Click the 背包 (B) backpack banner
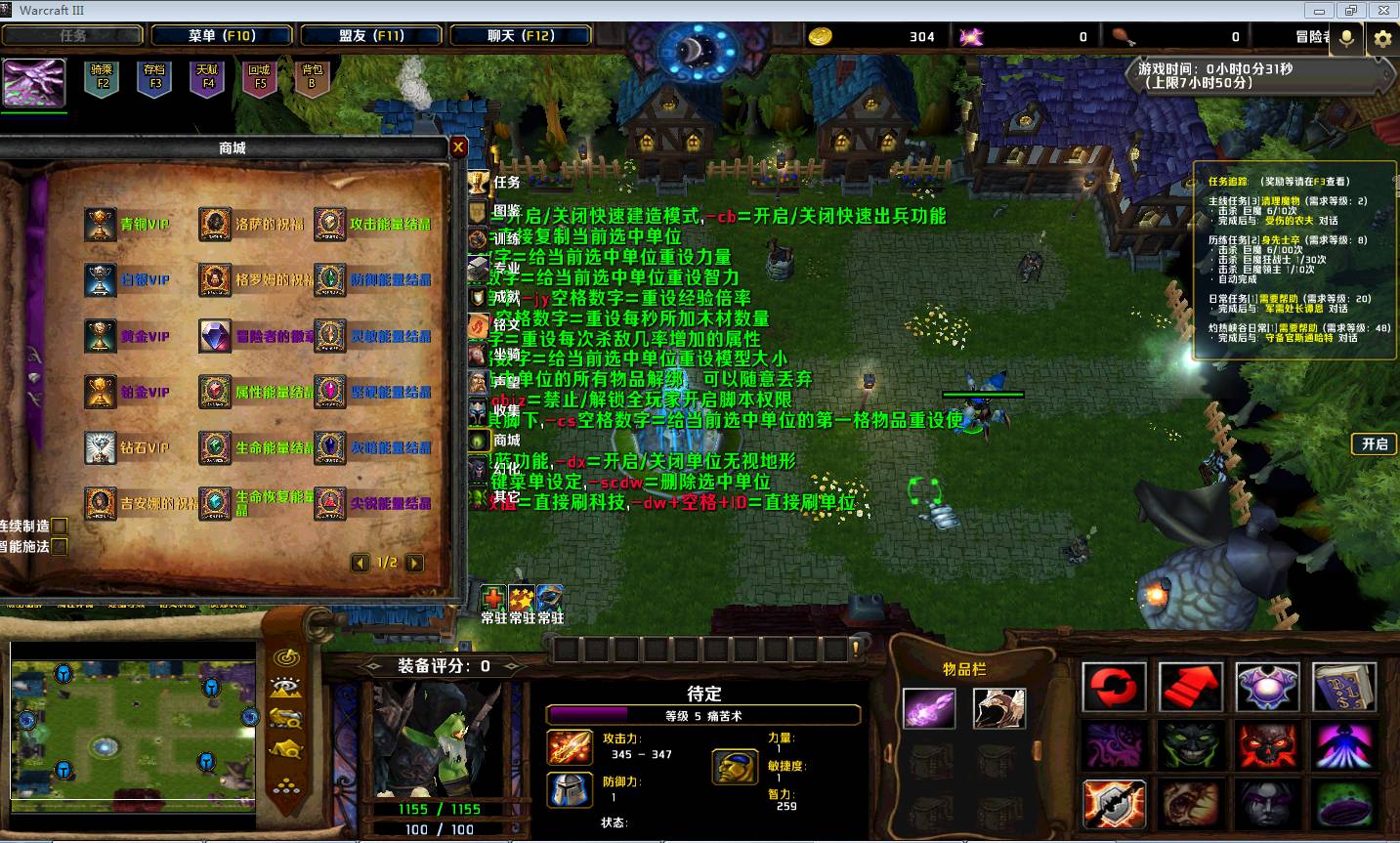Viewport: 1400px width, 843px height. click(313, 78)
